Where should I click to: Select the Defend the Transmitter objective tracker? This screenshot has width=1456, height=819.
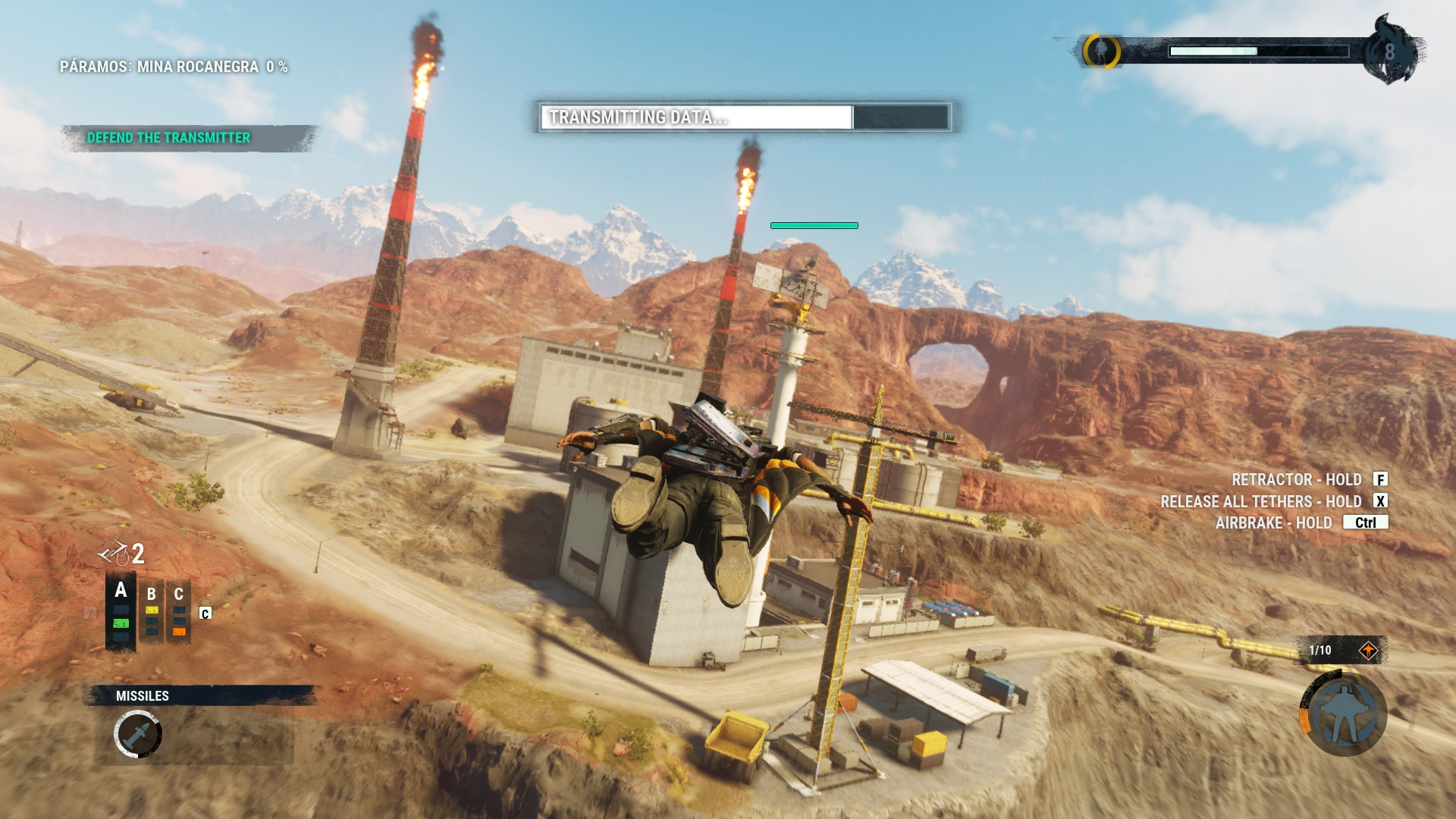coord(168,138)
